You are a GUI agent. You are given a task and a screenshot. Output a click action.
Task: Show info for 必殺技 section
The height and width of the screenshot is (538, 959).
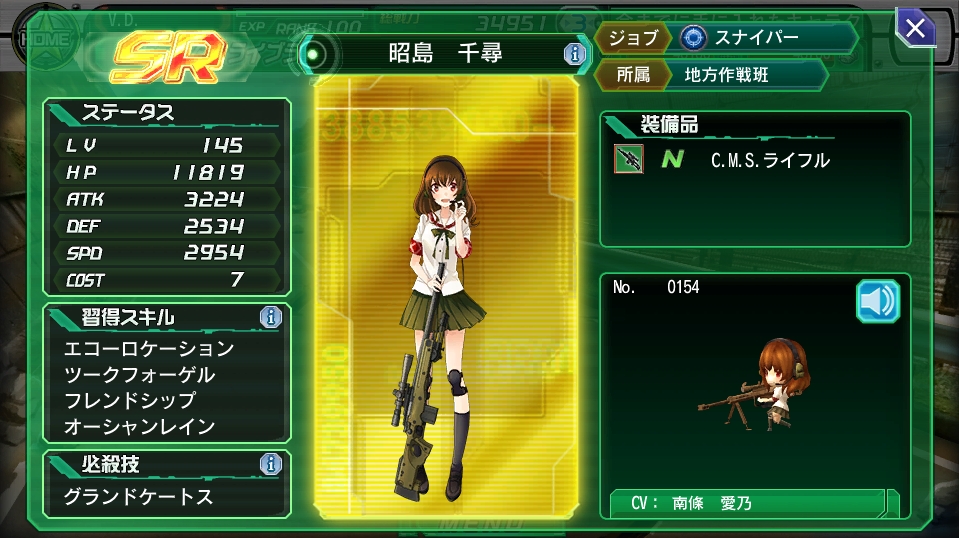[x=270, y=464]
